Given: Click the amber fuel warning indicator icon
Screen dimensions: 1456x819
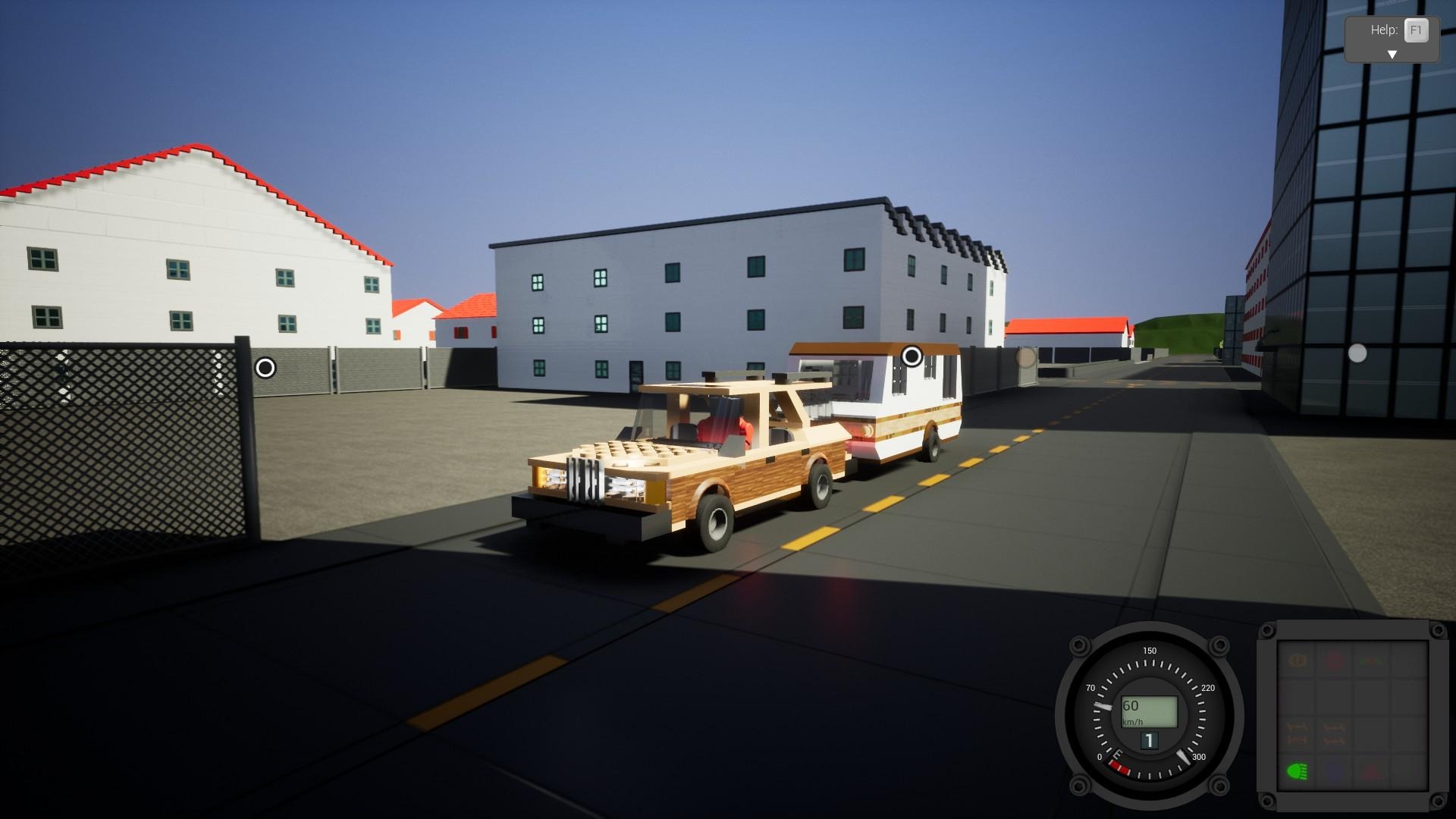Looking at the screenshot, I should click(x=1297, y=661).
